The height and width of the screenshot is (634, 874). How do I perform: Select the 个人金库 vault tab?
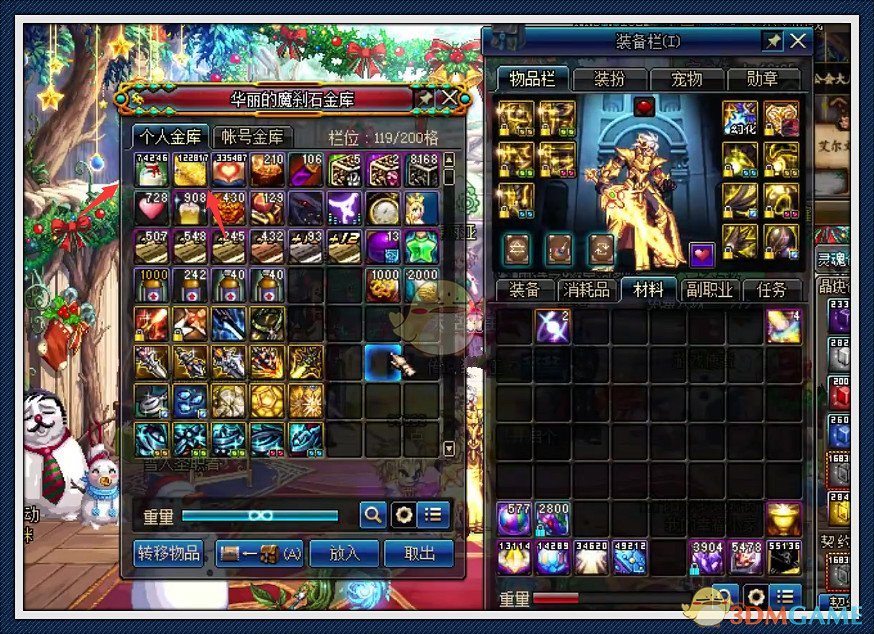pos(169,137)
